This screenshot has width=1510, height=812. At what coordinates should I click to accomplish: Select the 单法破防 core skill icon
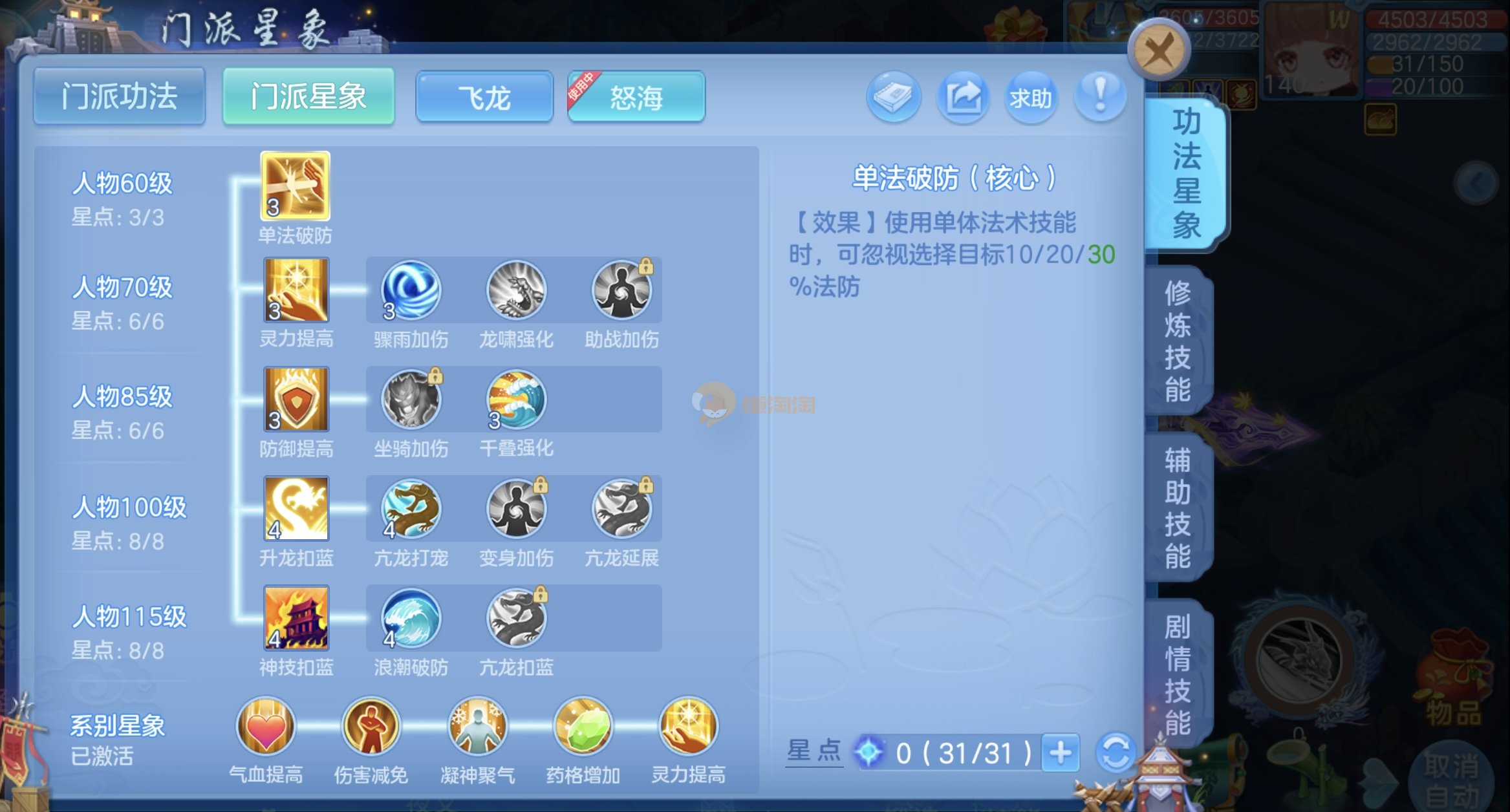296,186
